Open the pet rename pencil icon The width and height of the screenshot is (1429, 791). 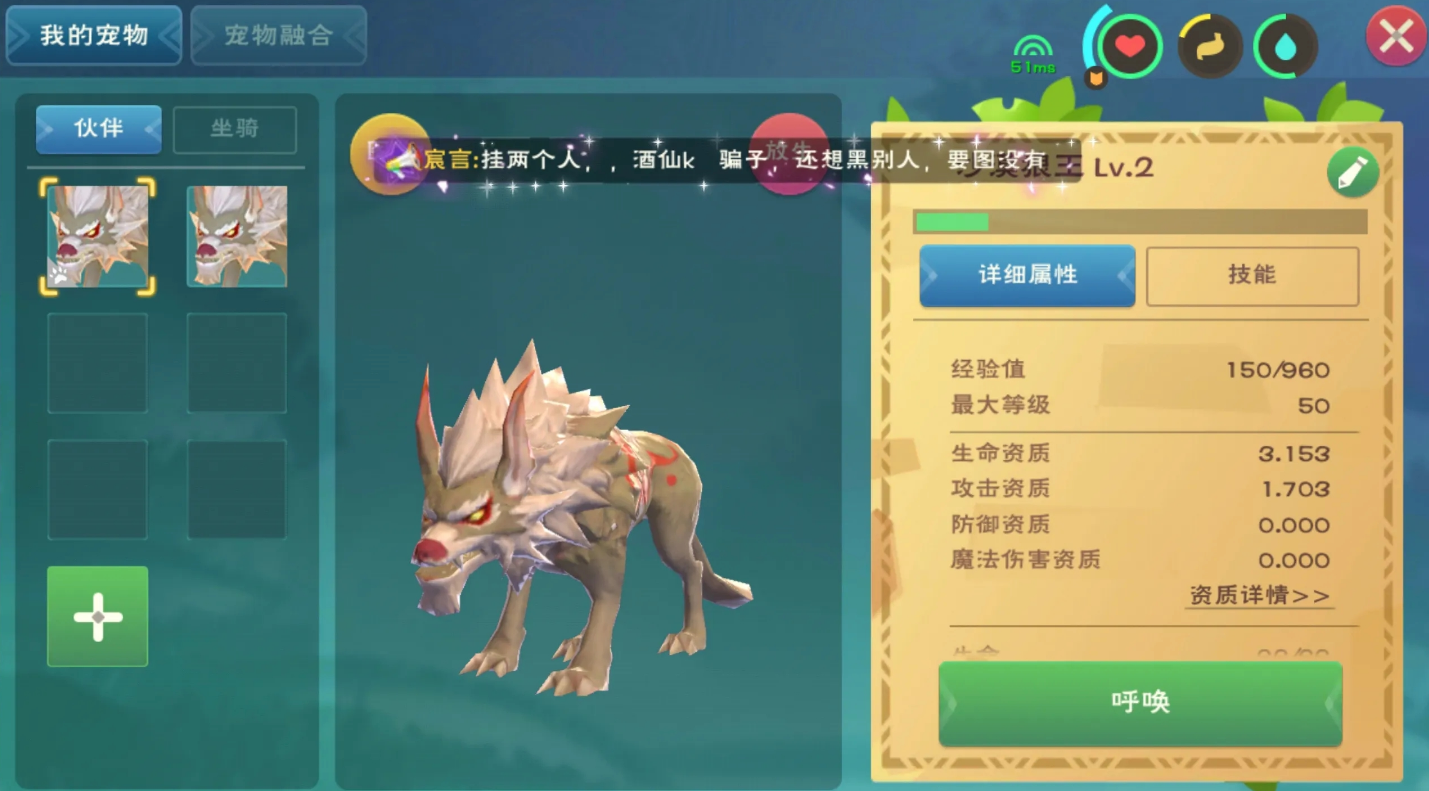1352,170
